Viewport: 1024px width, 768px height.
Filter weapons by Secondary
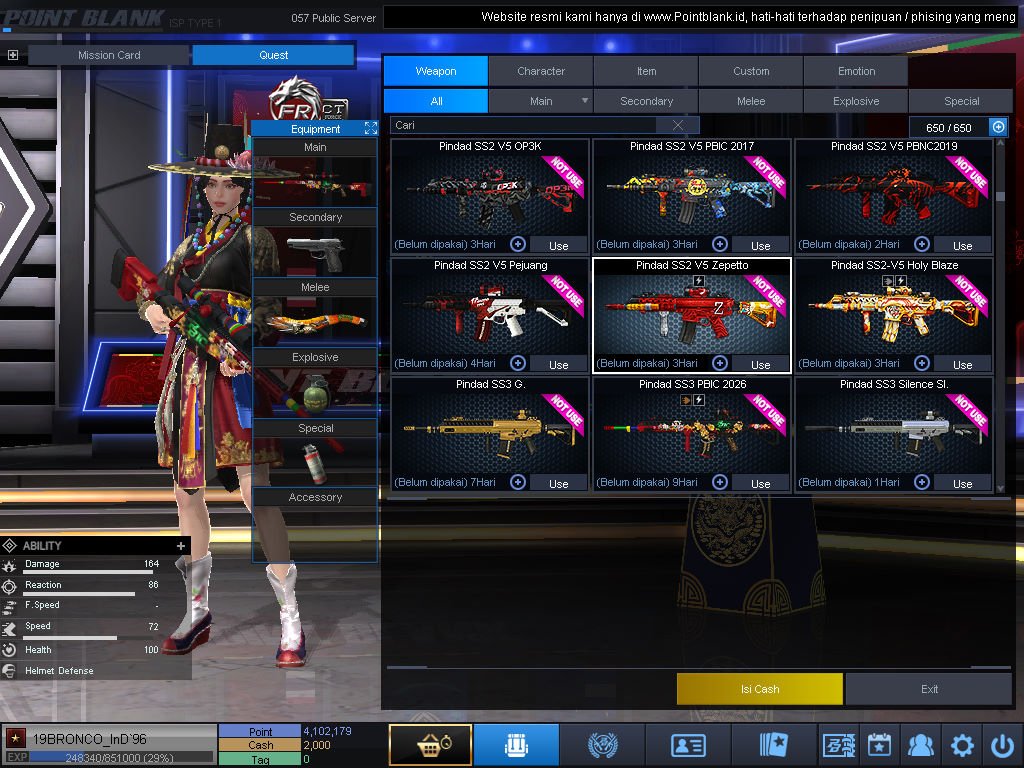[x=646, y=101]
